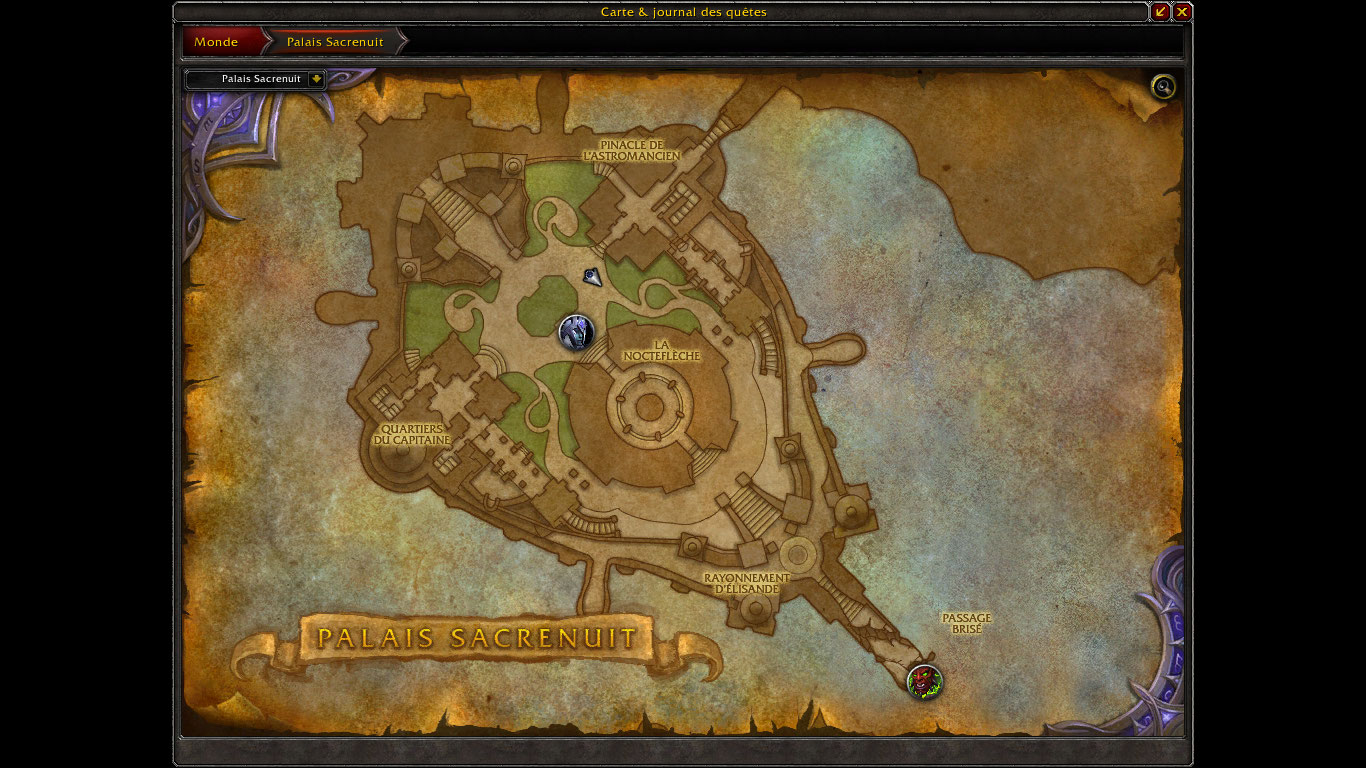Image resolution: width=1366 pixels, height=768 pixels.
Task: Open the magnifying glass map filter
Action: click(1163, 87)
